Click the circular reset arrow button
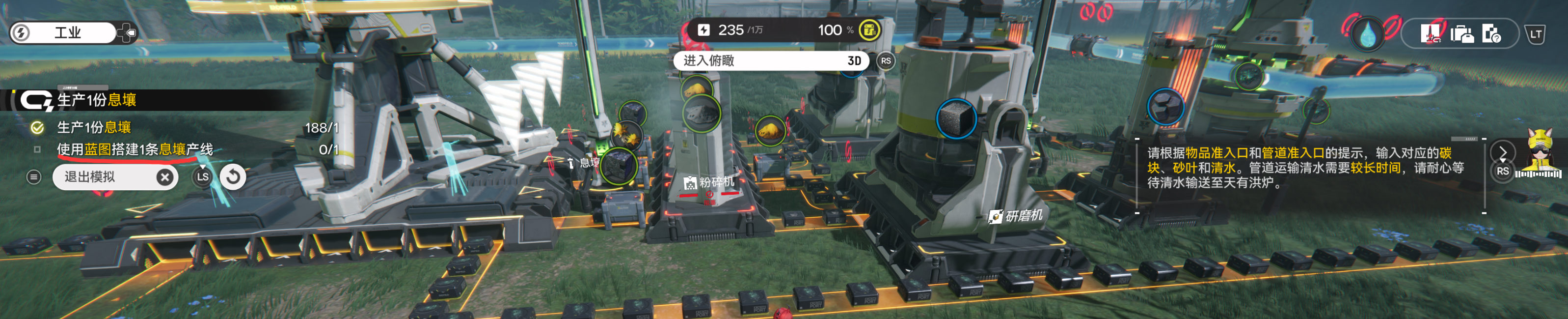This screenshot has width=1568, height=319. (233, 177)
